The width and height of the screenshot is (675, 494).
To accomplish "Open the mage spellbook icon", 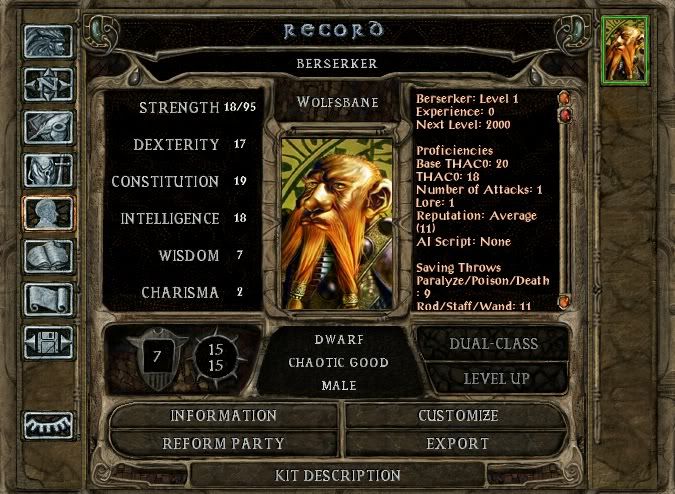I will (x=48, y=257).
